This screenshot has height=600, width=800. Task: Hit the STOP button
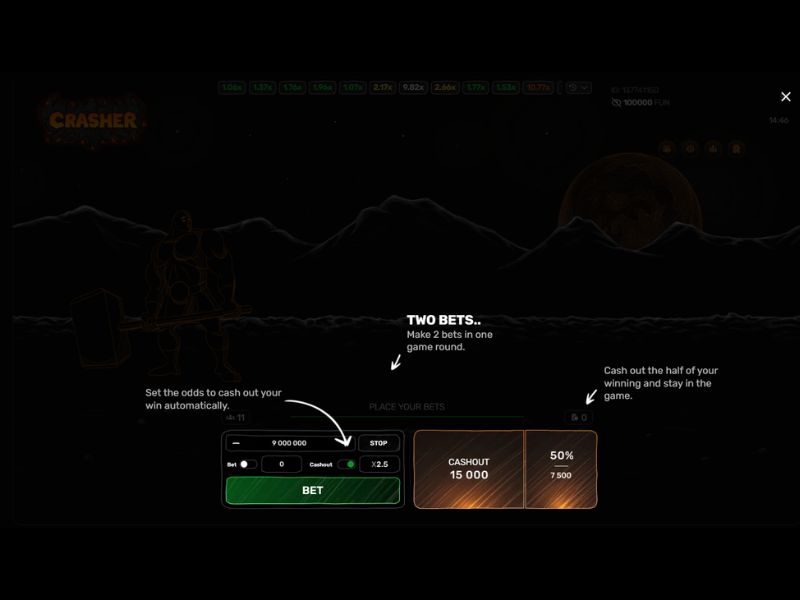[x=378, y=443]
